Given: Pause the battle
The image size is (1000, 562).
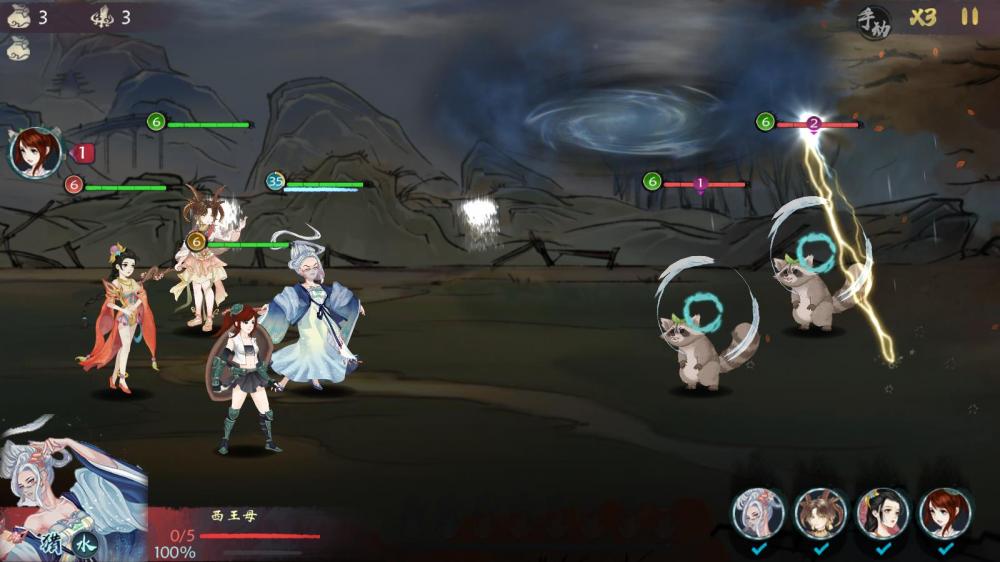Looking at the screenshot, I should (969, 17).
